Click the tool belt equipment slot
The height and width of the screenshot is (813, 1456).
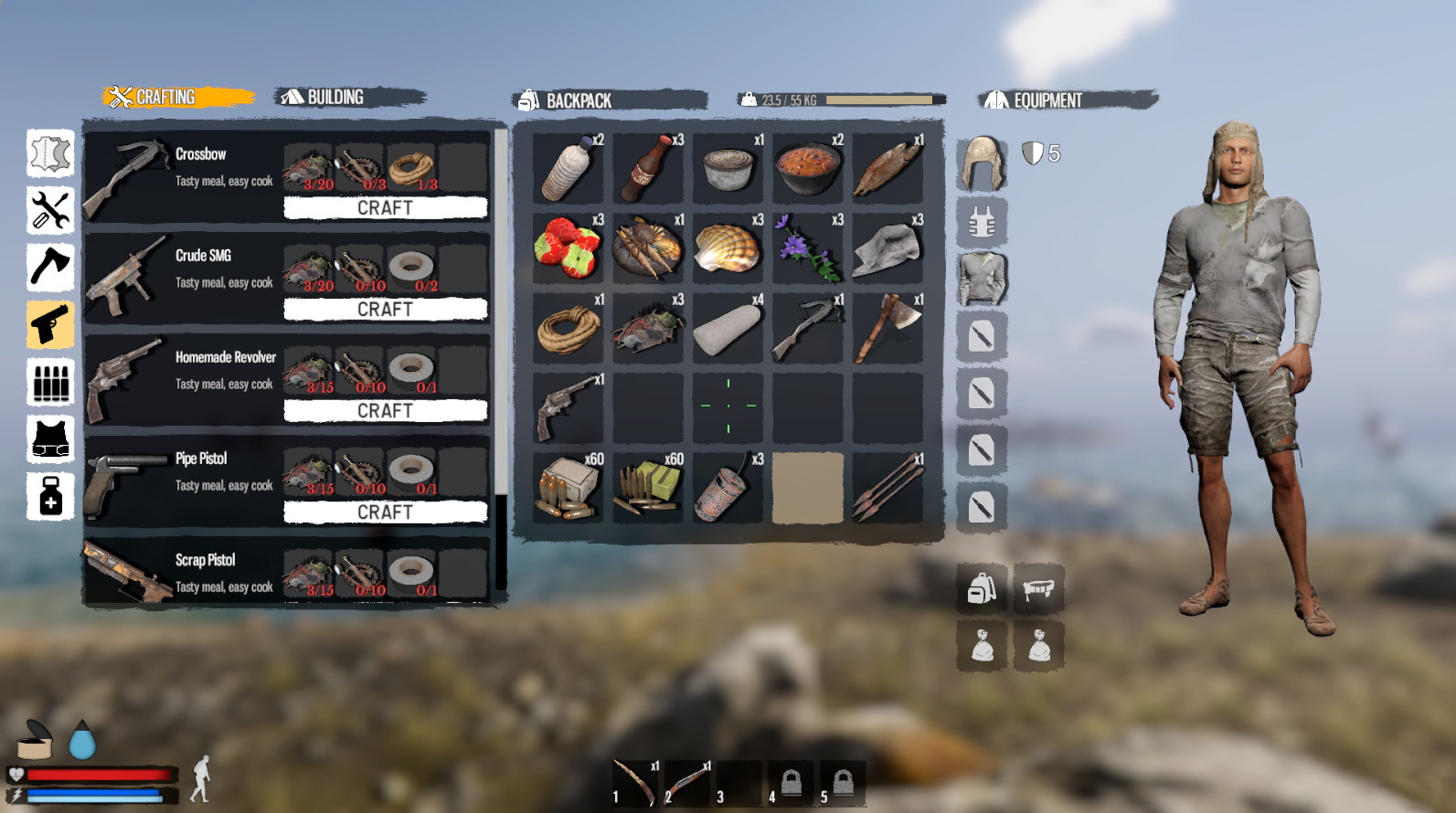click(x=1041, y=588)
